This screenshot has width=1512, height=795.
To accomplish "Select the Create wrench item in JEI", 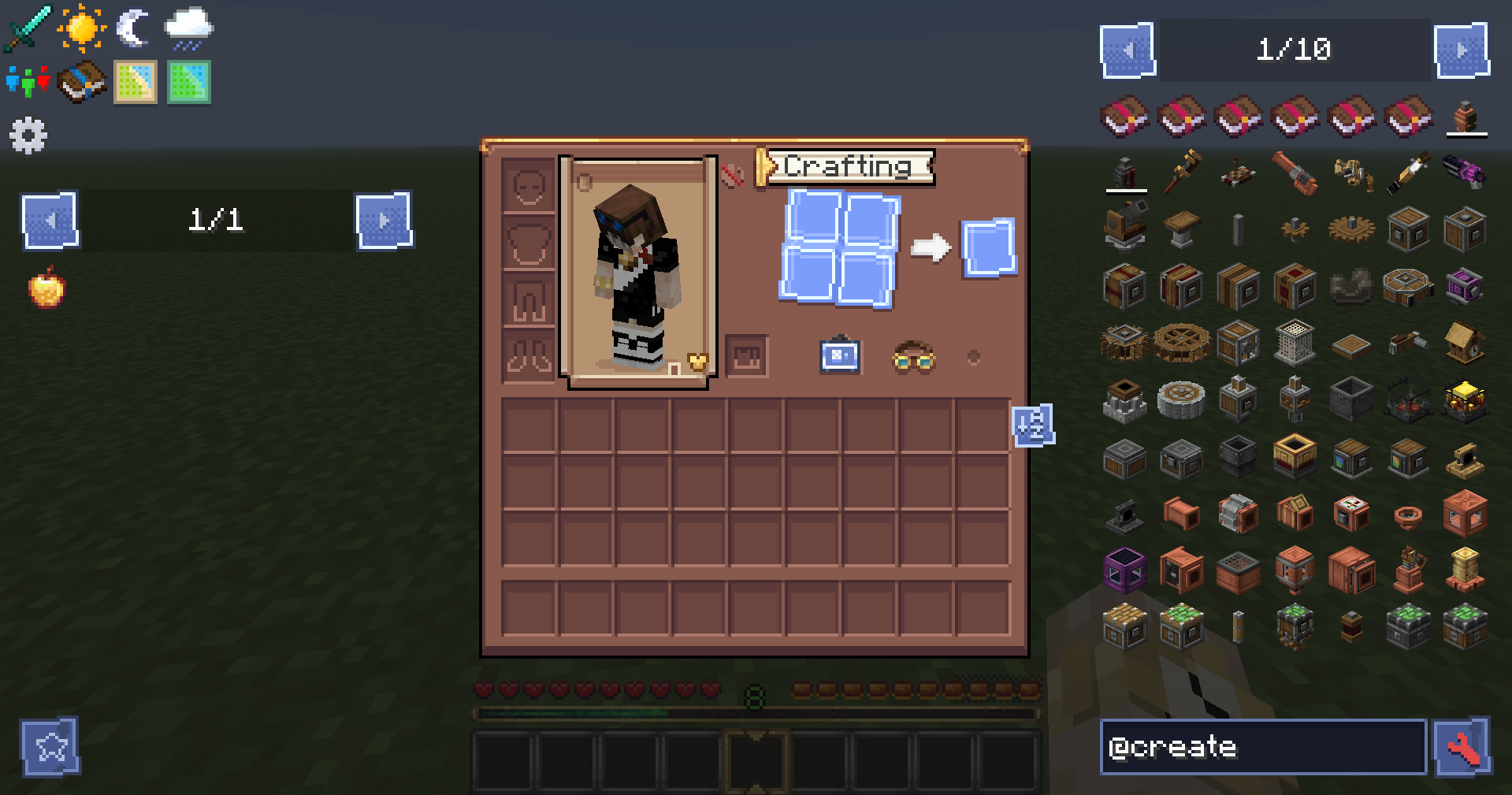I will pyautogui.click(x=1182, y=171).
